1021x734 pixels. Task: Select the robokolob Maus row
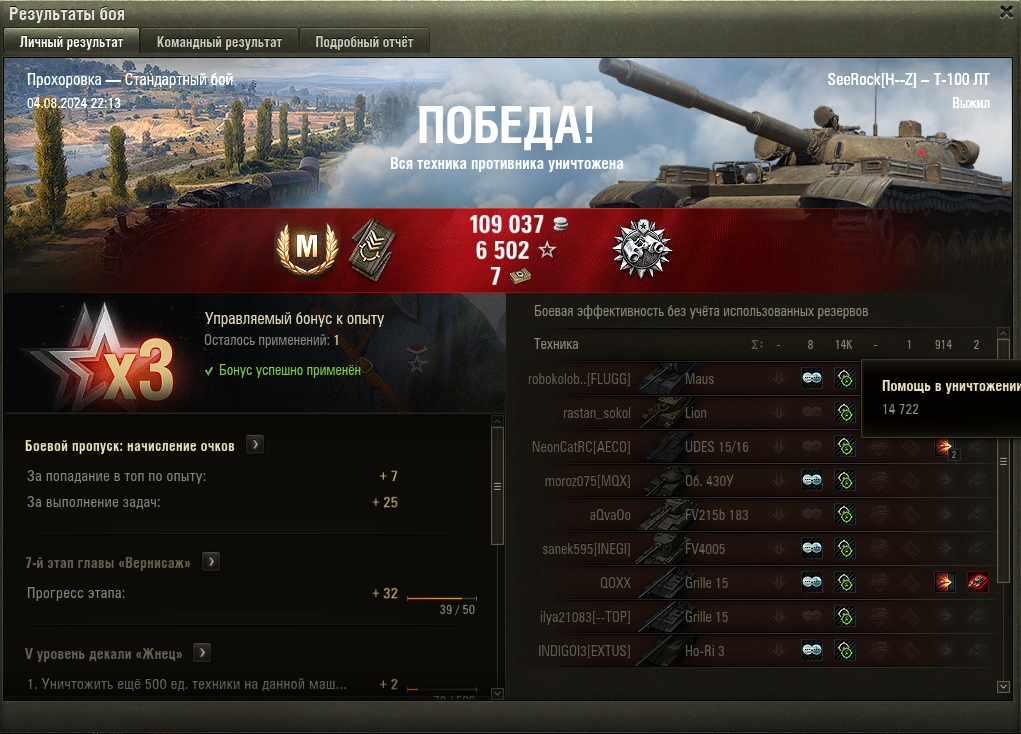pos(700,379)
